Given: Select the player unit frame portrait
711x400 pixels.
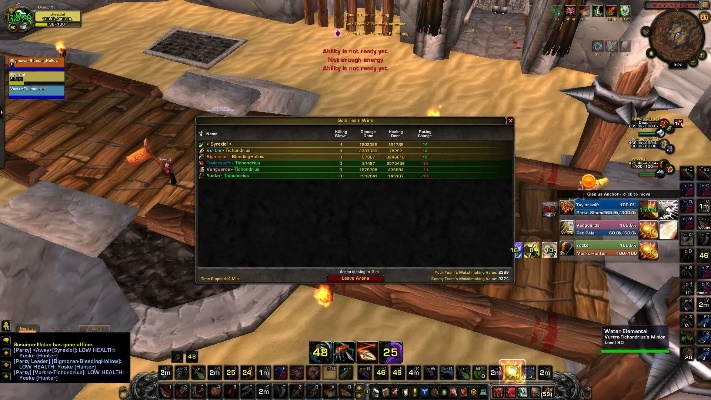Looking at the screenshot, I should pos(21,20).
